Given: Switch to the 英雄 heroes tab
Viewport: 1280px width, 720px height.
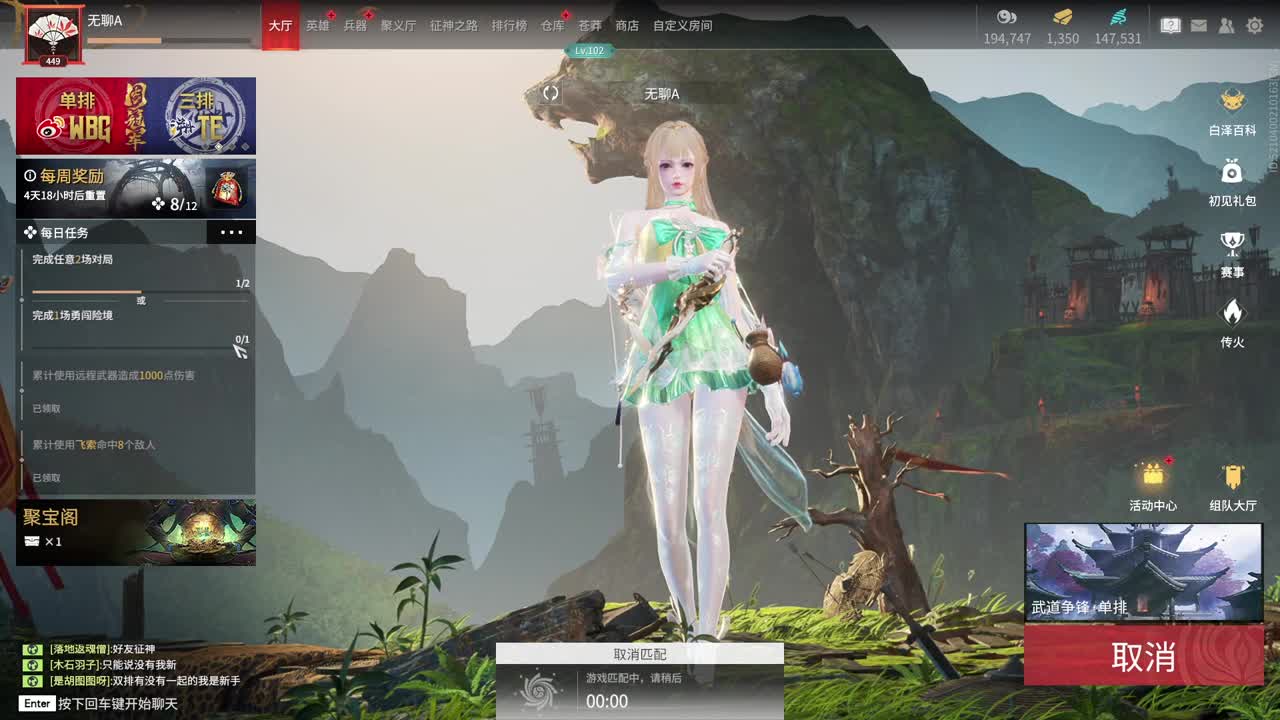Looking at the screenshot, I should coord(317,26).
